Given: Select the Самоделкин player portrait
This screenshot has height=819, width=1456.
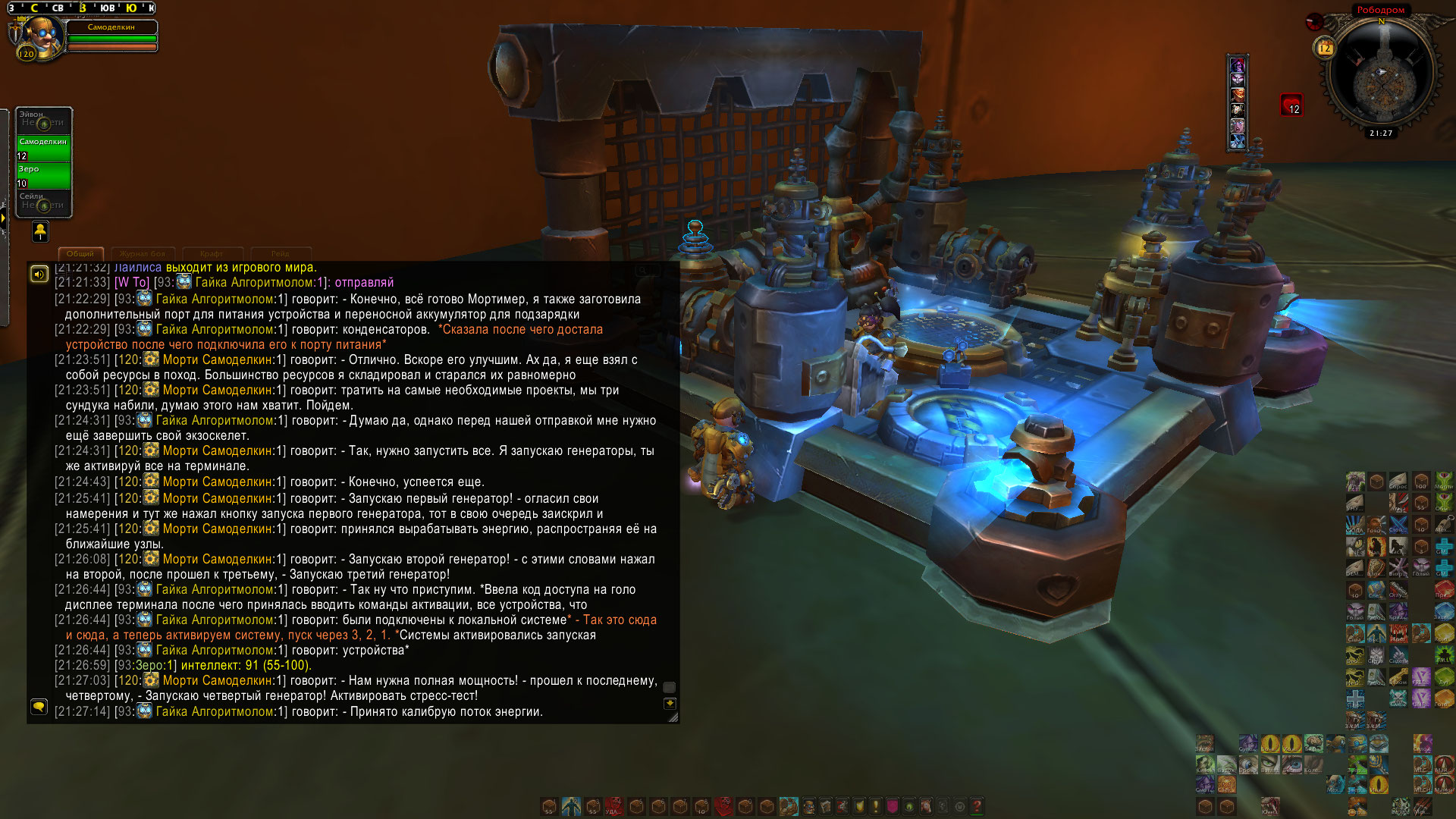Looking at the screenshot, I should 40,36.
